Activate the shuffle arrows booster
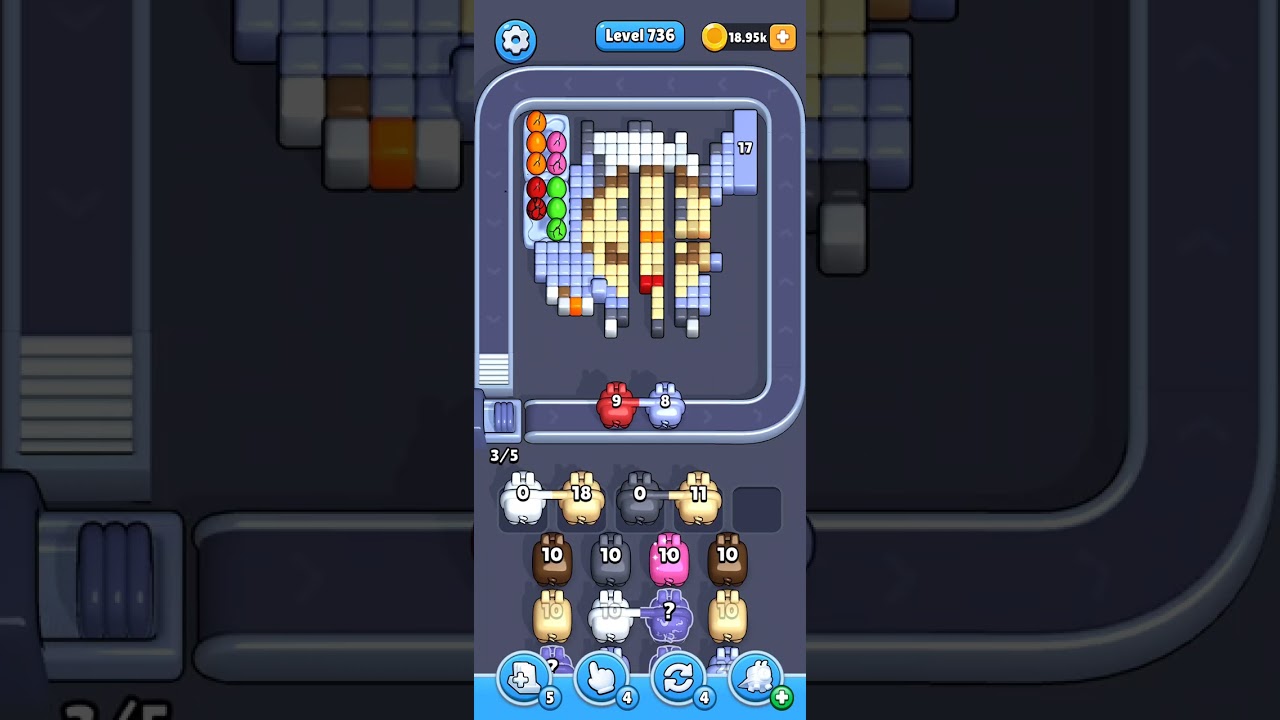Image resolution: width=1280 pixels, height=720 pixels. (x=679, y=679)
